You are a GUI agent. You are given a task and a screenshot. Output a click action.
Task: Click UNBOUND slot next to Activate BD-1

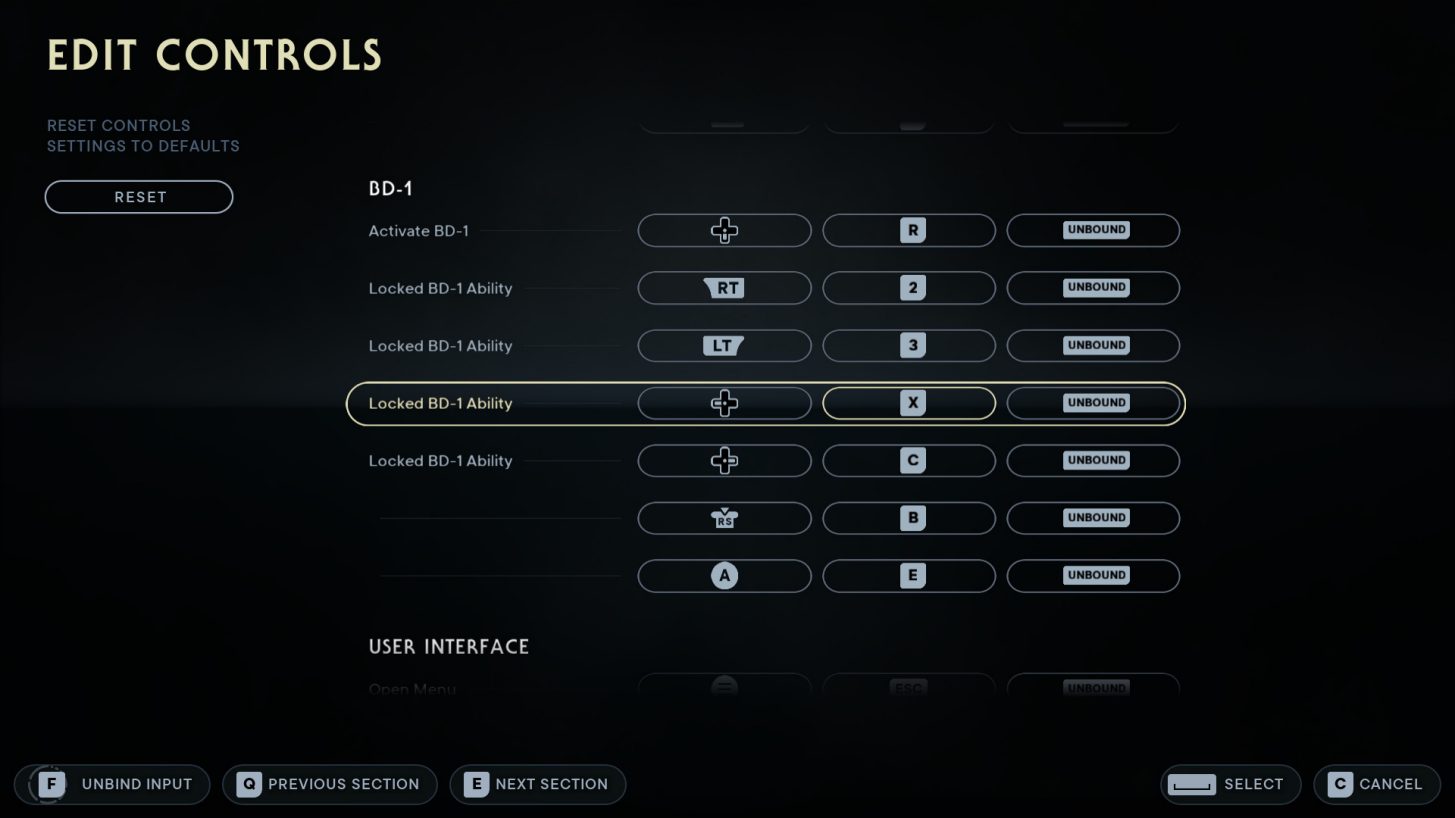coord(1093,230)
